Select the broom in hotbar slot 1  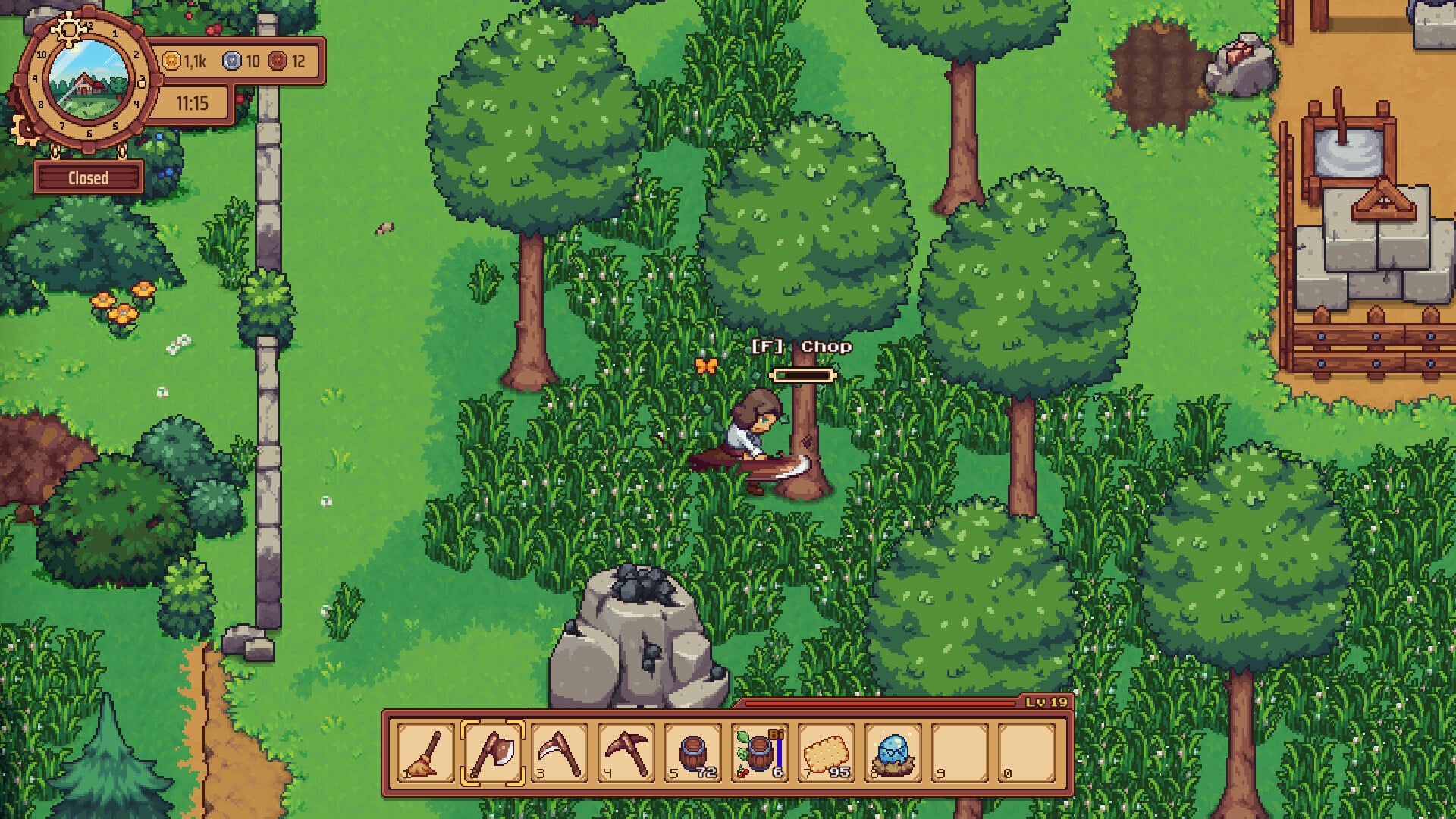425,753
